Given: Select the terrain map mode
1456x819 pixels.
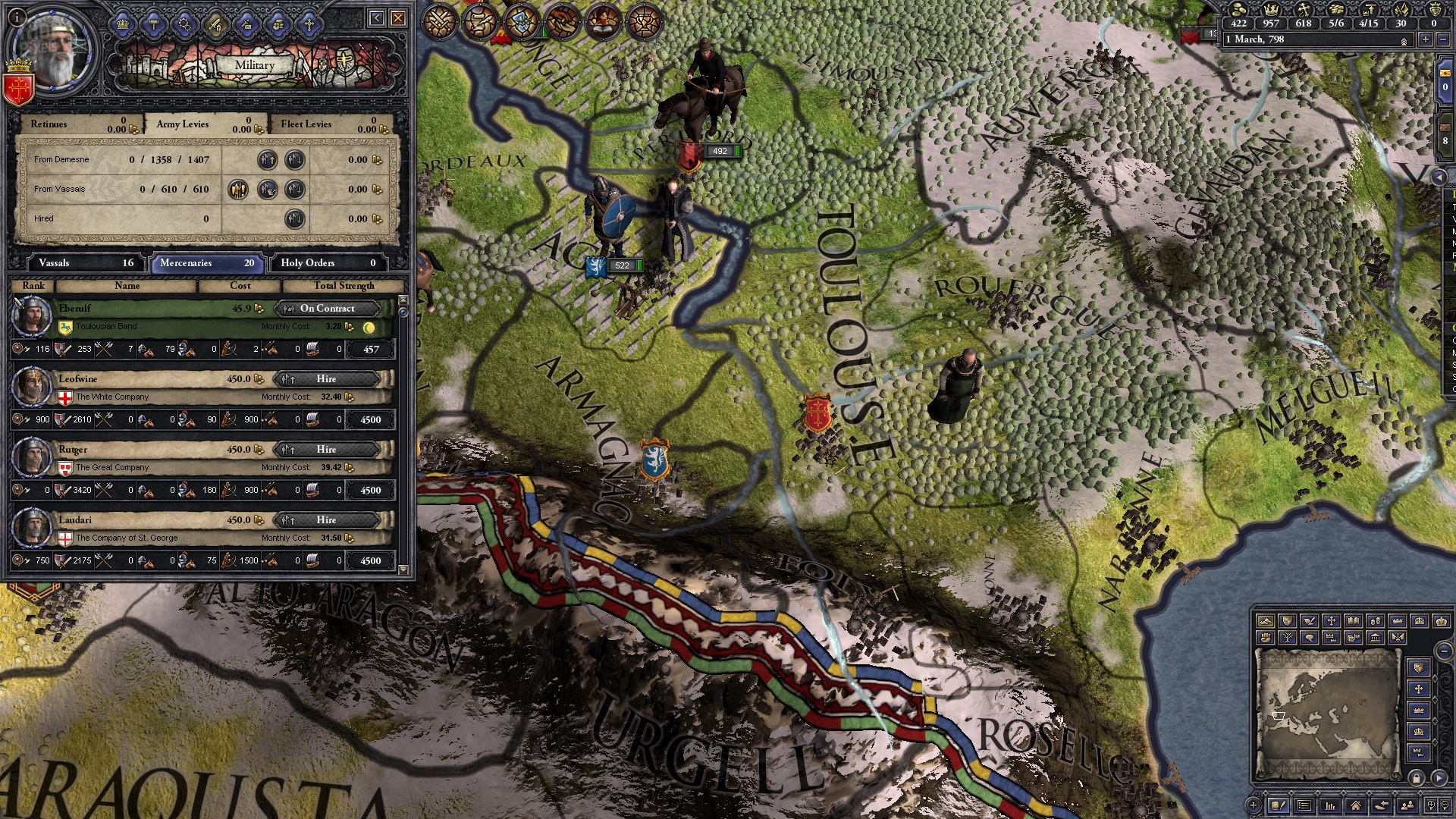Looking at the screenshot, I should pos(1265,621).
